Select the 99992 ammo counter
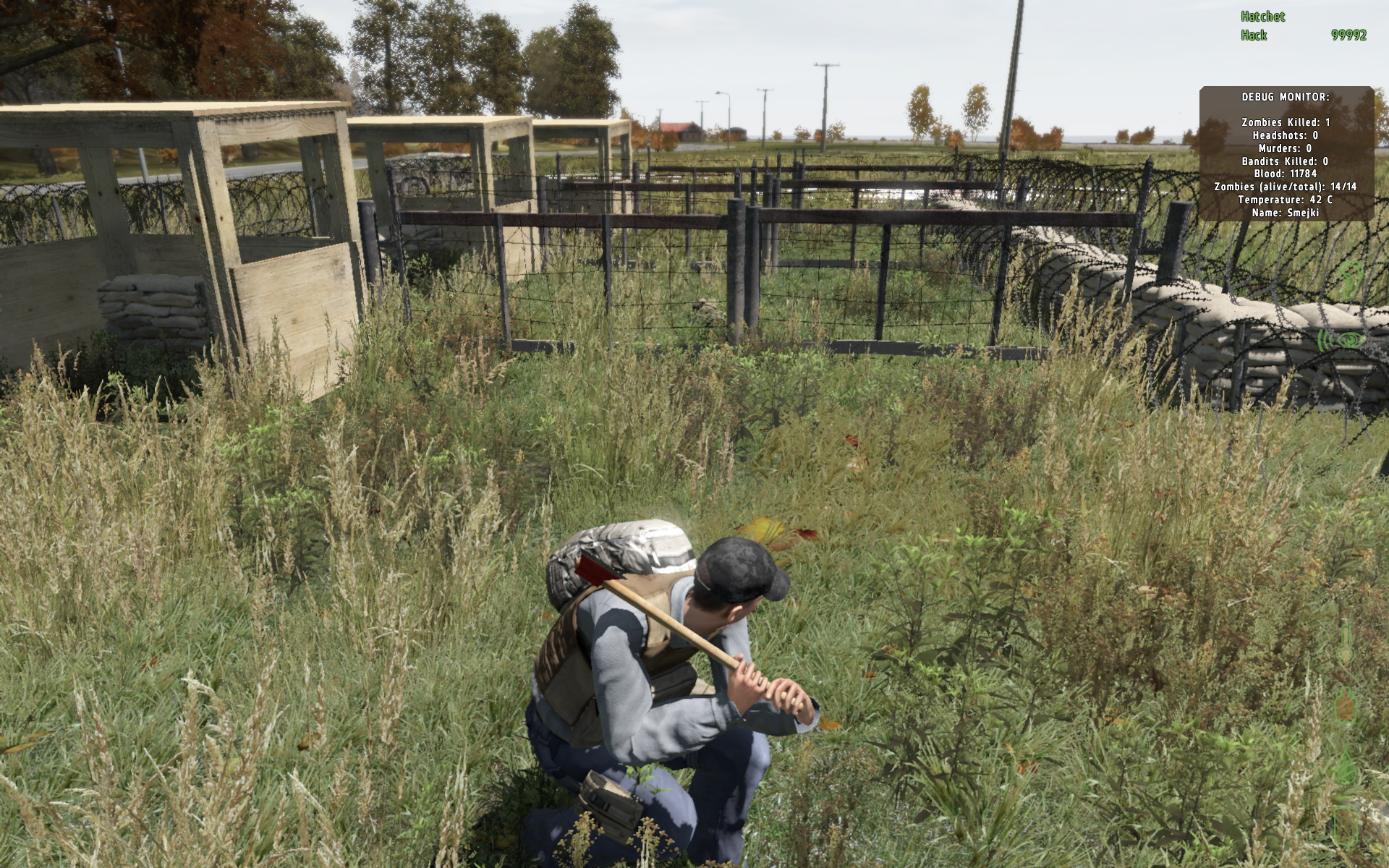 (1349, 33)
